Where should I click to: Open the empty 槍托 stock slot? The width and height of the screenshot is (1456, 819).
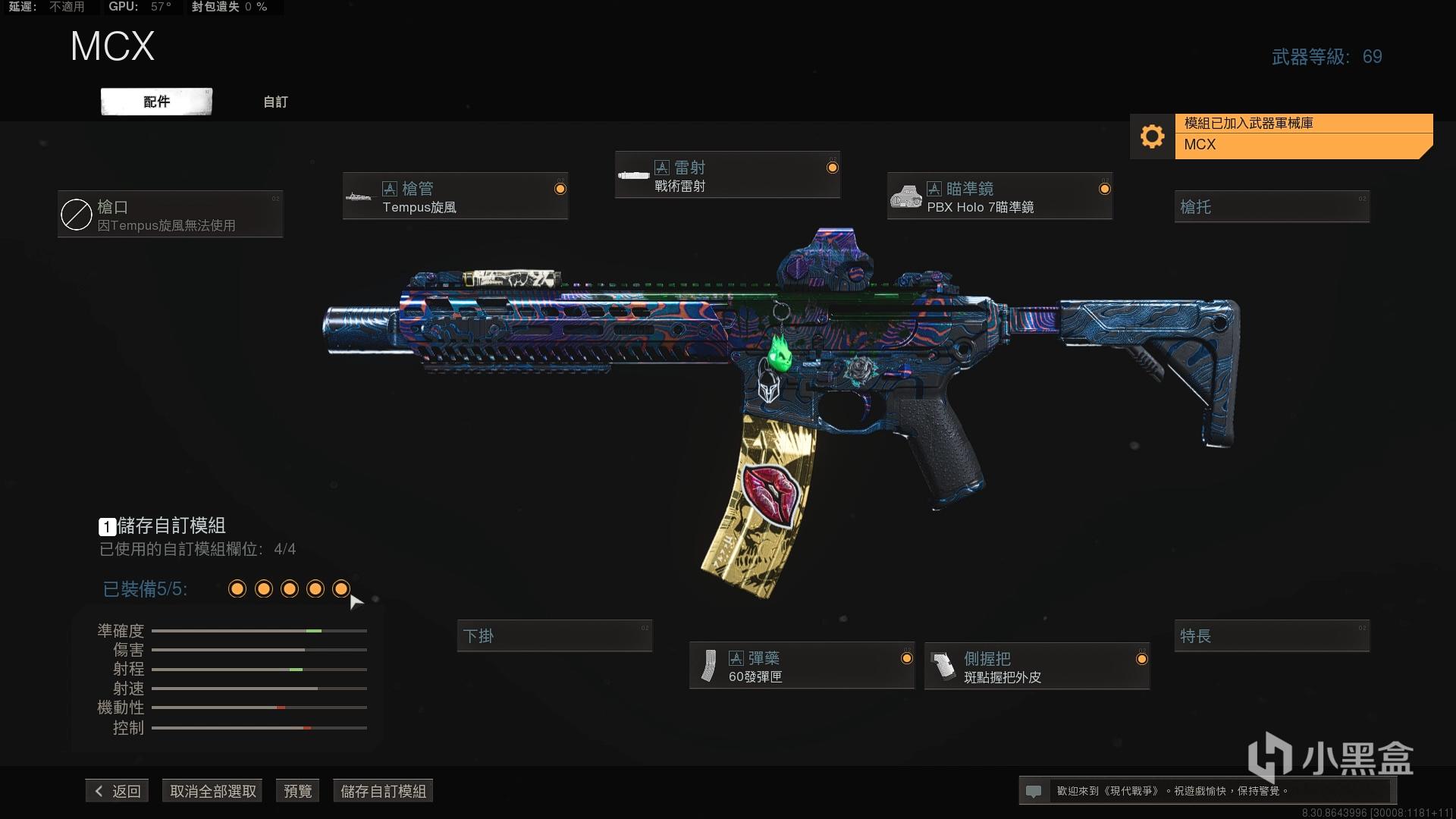pos(1272,206)
